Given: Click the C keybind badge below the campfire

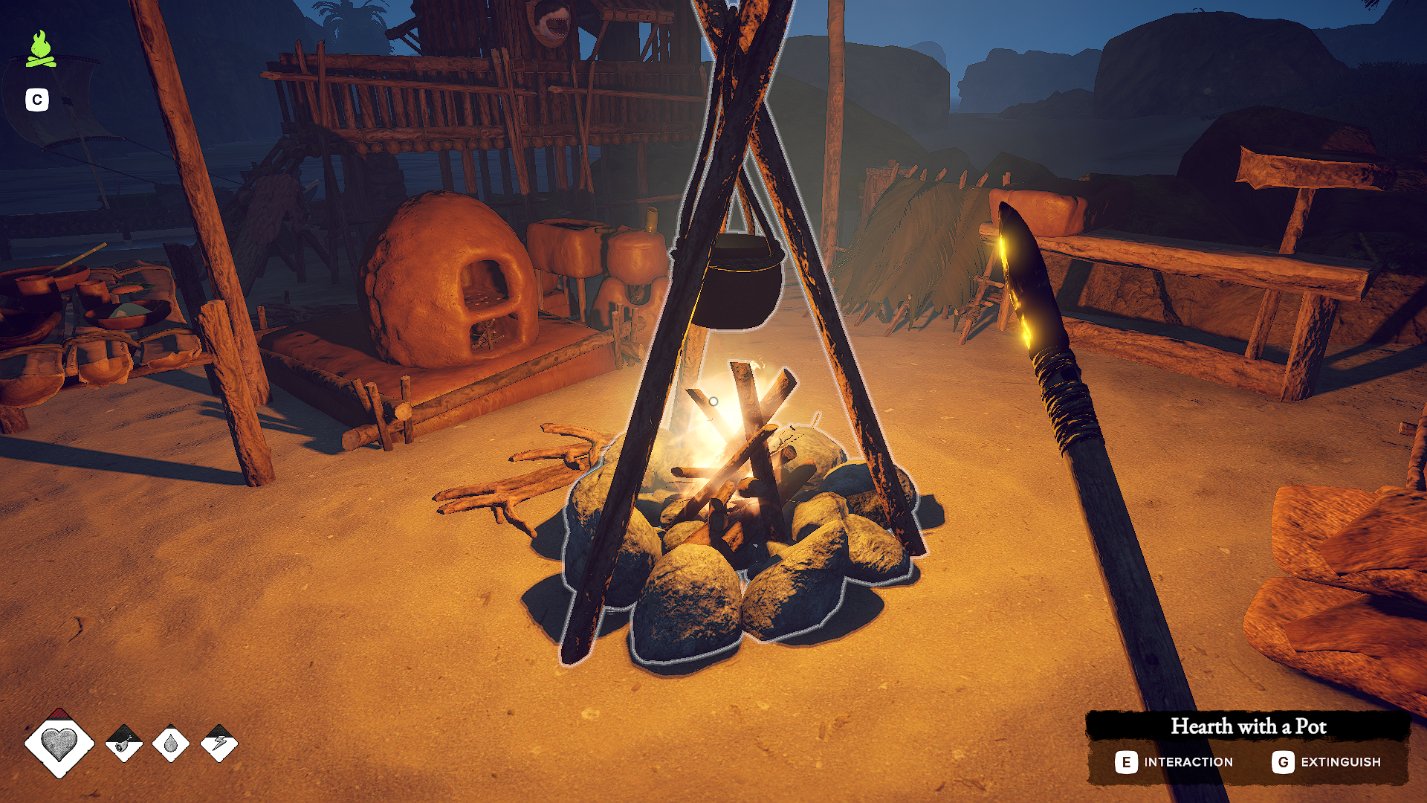Looking at the screenshot, I should point(36,99).
